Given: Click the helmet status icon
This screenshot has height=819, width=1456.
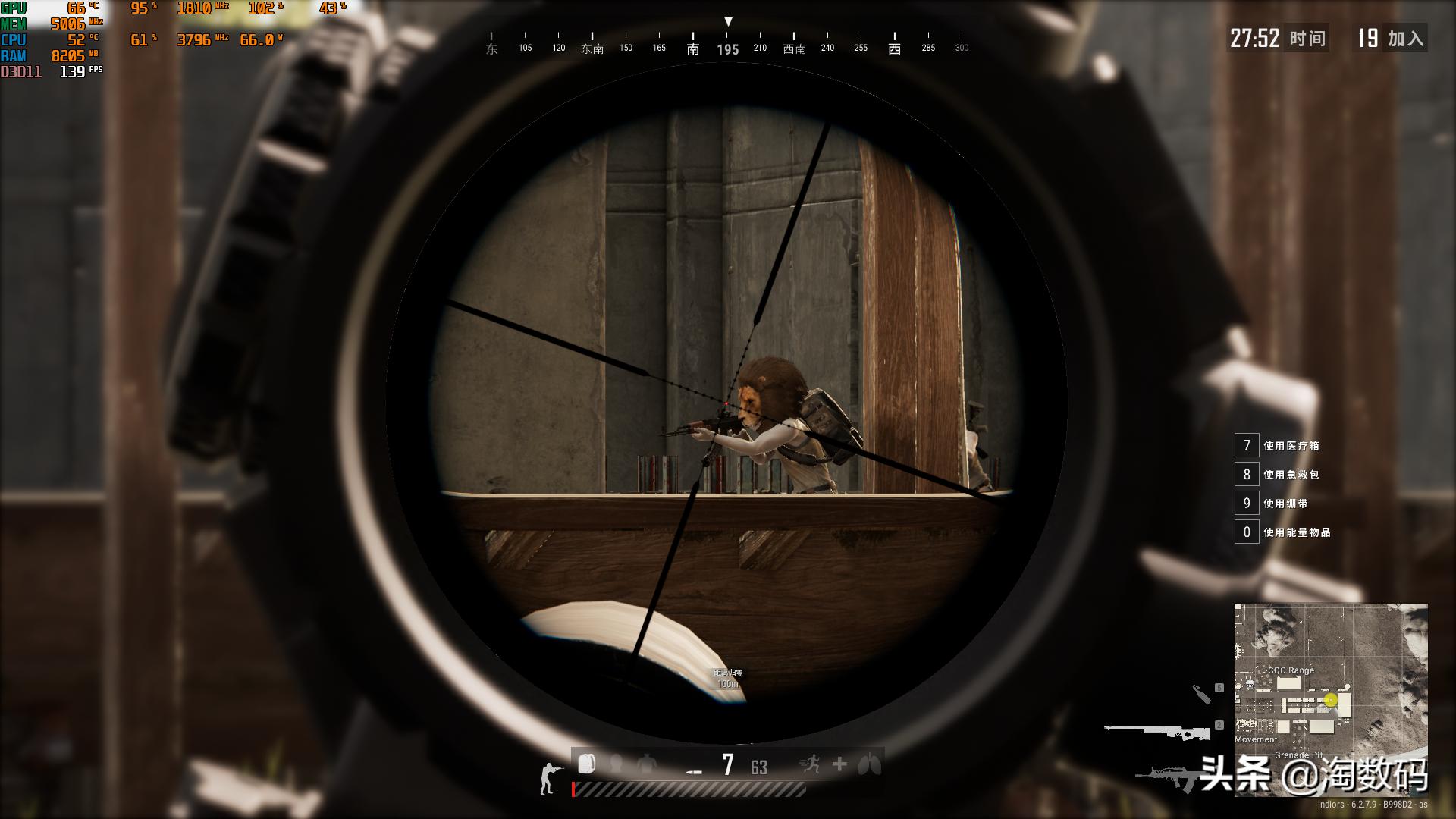Looking at the screenshot, I should [617, 764].
